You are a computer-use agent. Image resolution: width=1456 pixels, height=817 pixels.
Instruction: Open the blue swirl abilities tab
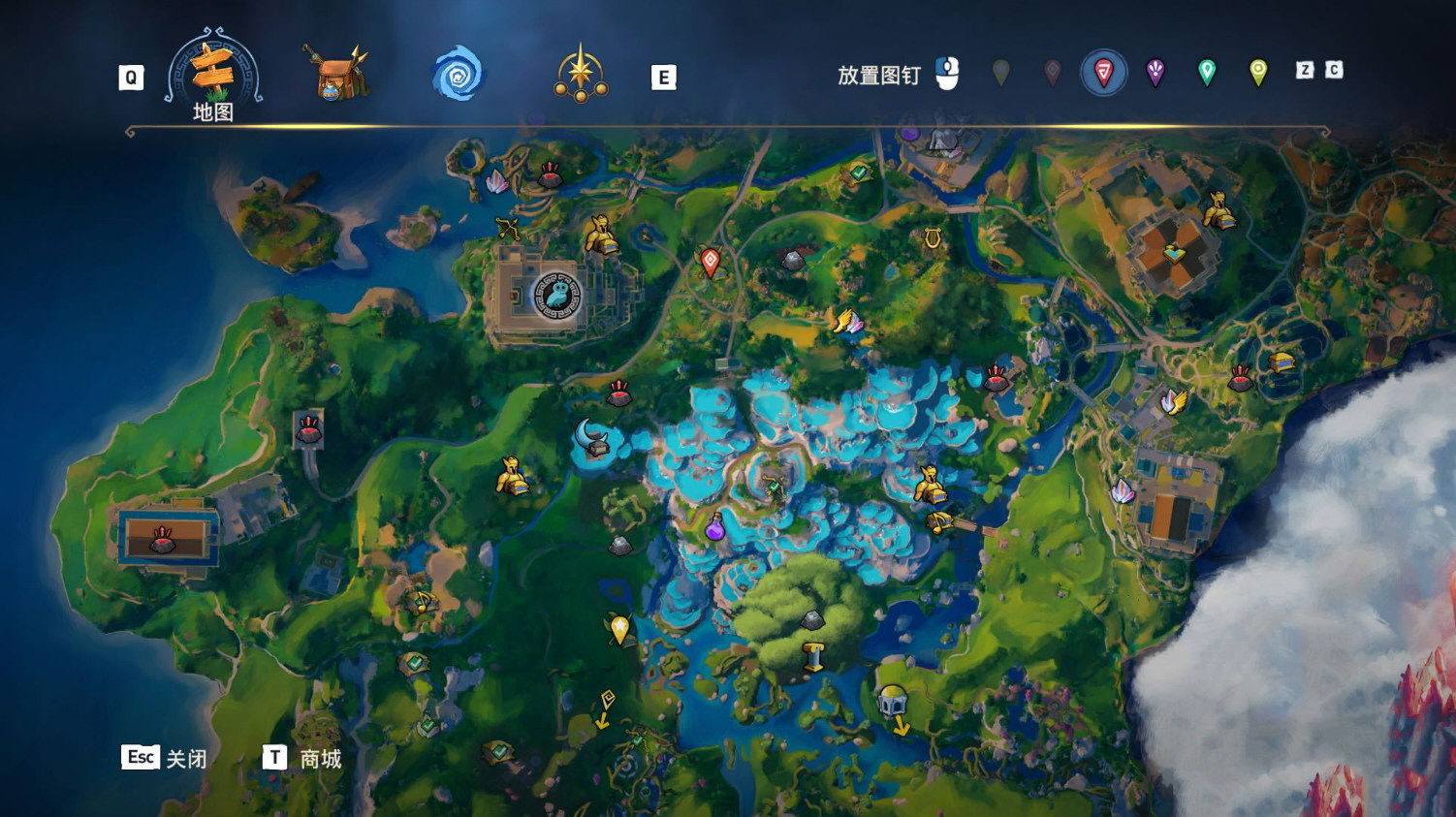pyautogui.click(x=458, y=75)
